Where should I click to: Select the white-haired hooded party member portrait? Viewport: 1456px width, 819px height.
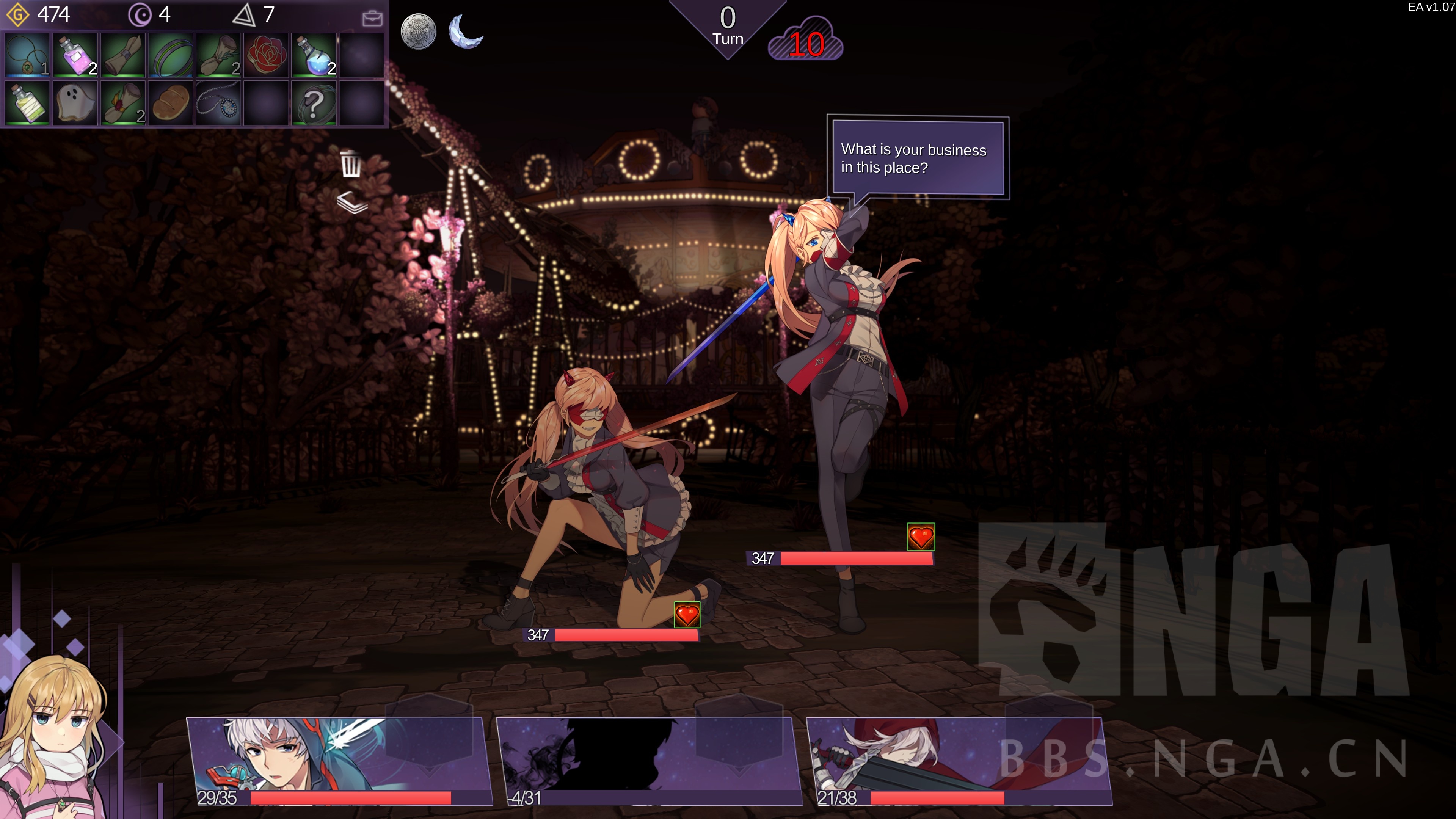(x=339, y=760)
